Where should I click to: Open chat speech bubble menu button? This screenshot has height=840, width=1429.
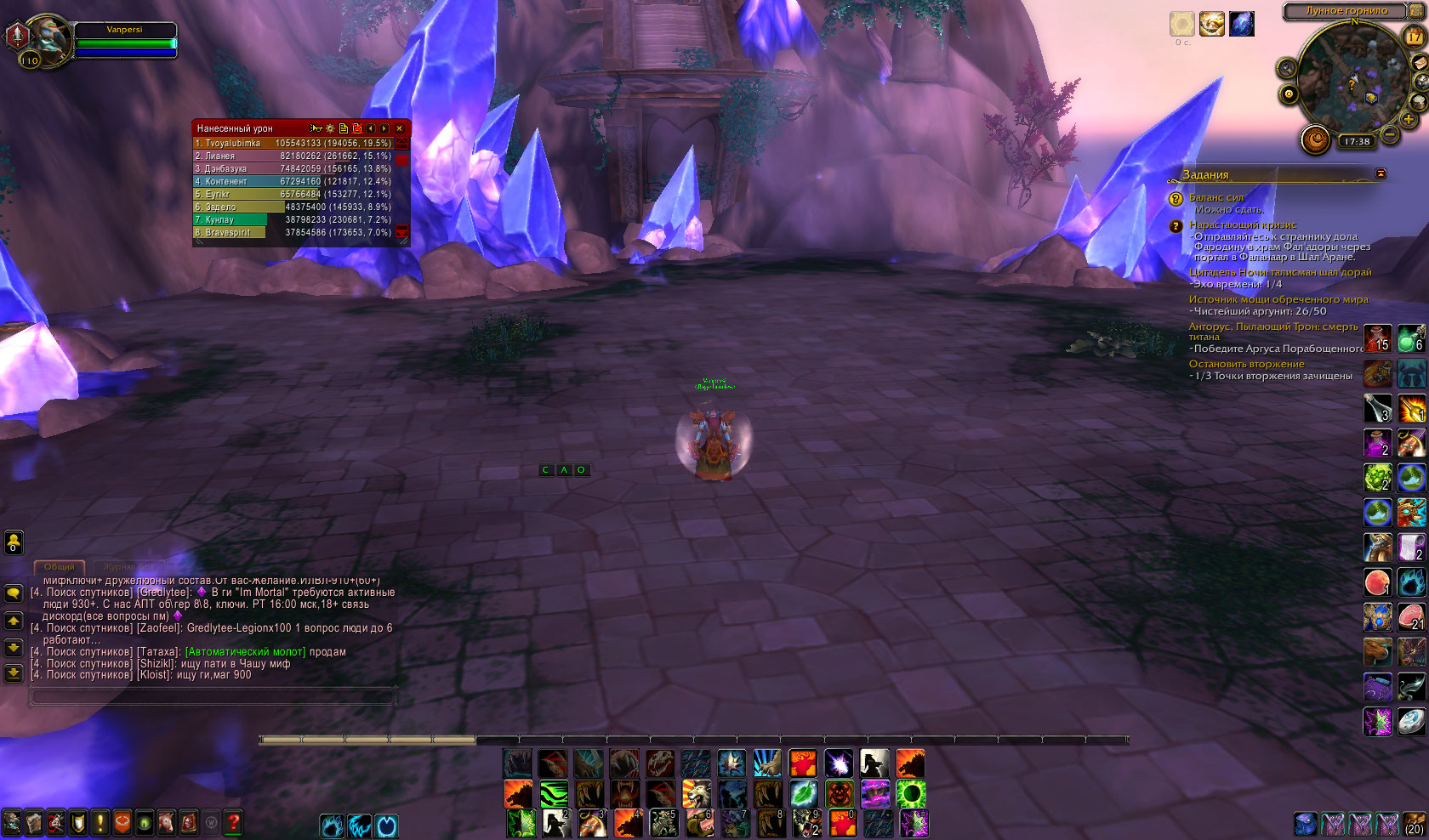tap(14, 593)
